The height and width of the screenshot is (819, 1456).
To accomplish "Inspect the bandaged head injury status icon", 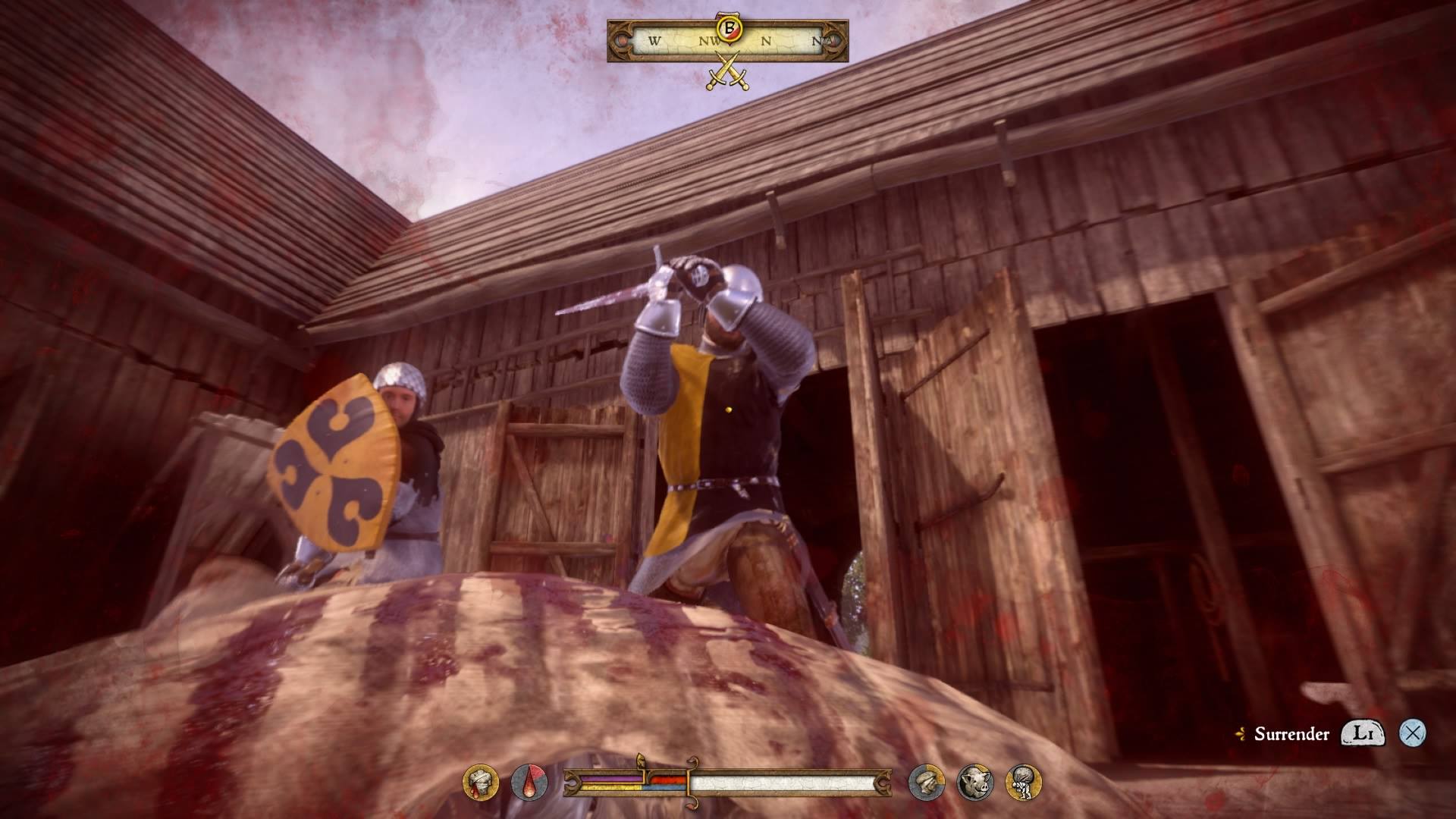I will pyautogui.click(x=481, y=783).
